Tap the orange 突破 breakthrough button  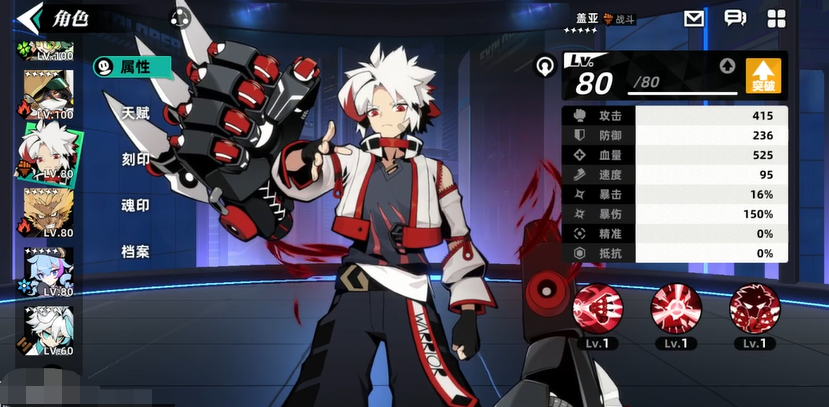click(763, 76)
